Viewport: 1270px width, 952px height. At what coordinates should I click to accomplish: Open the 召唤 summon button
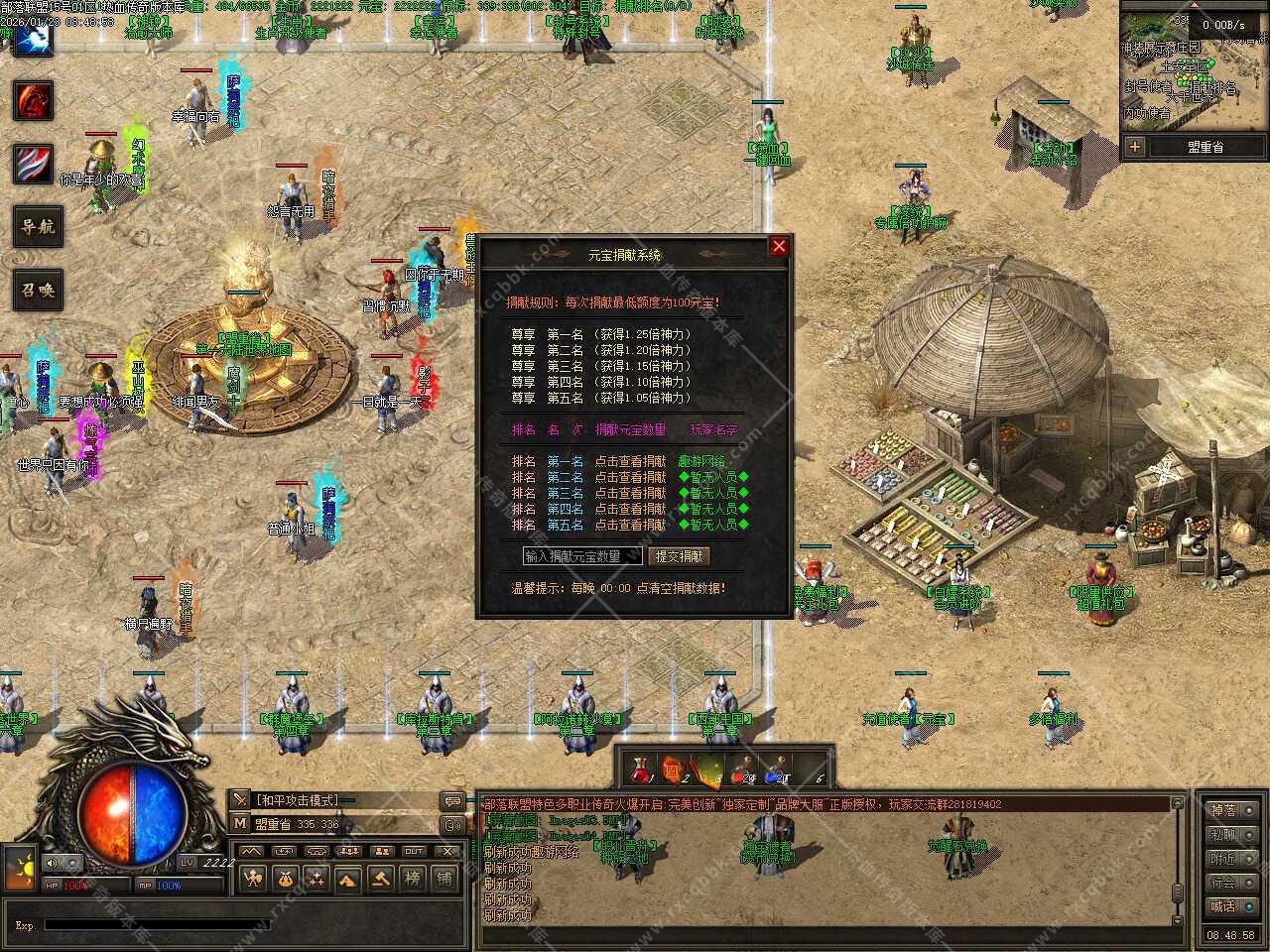[38, 291]
